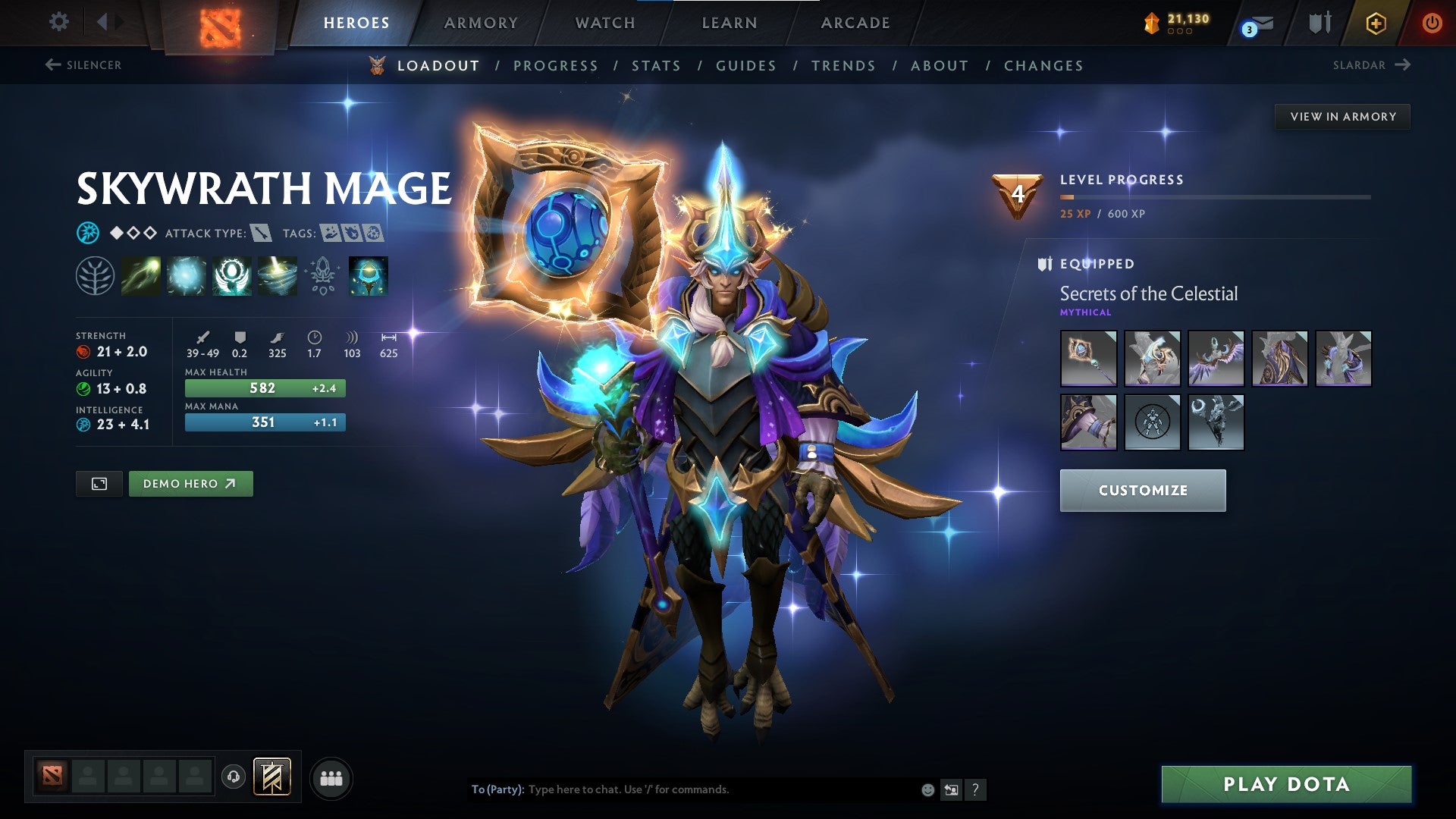1456x819 pixels.
Task: Switch to the STATS tab
Action: click(x=657, y=66)
